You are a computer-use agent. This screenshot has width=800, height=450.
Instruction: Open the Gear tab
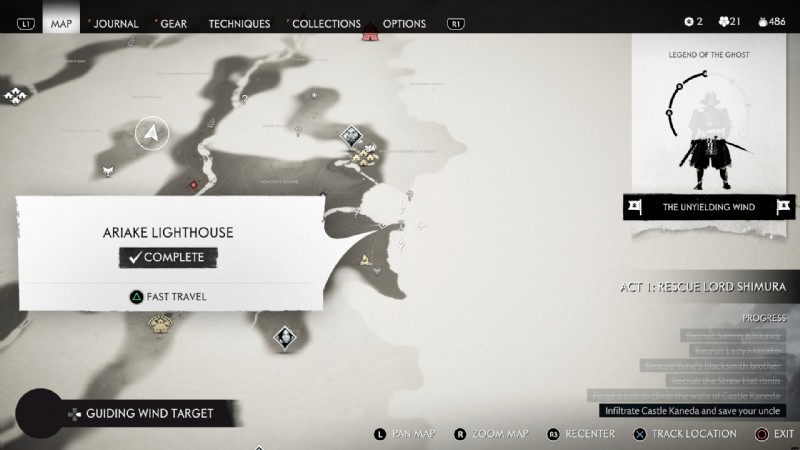172,23
